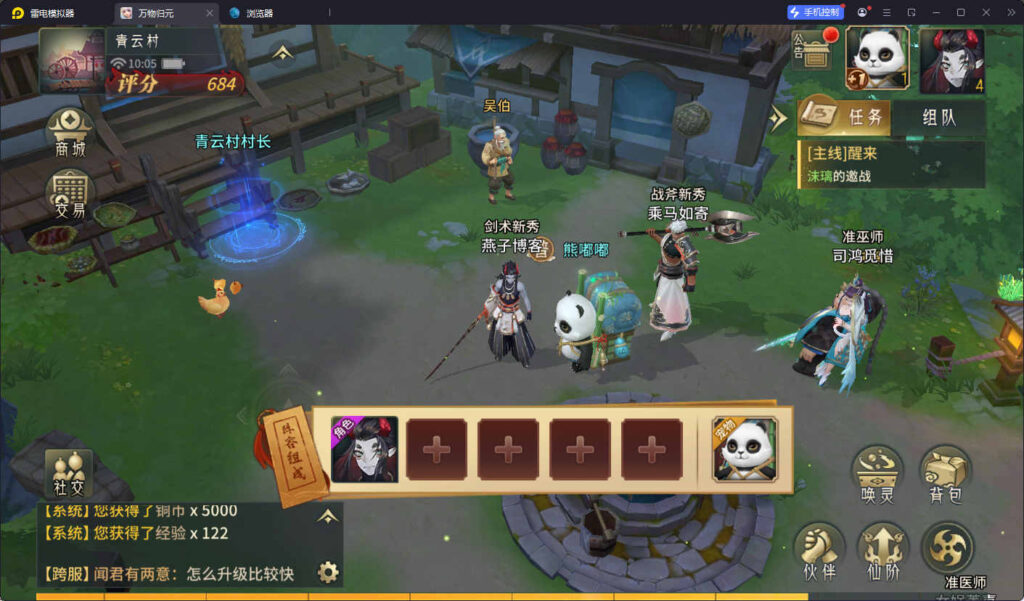Select the panda pet slot in formation bar
Image resolution: width=1024 pixels, height=601 pixels.
tap(744, 449)
